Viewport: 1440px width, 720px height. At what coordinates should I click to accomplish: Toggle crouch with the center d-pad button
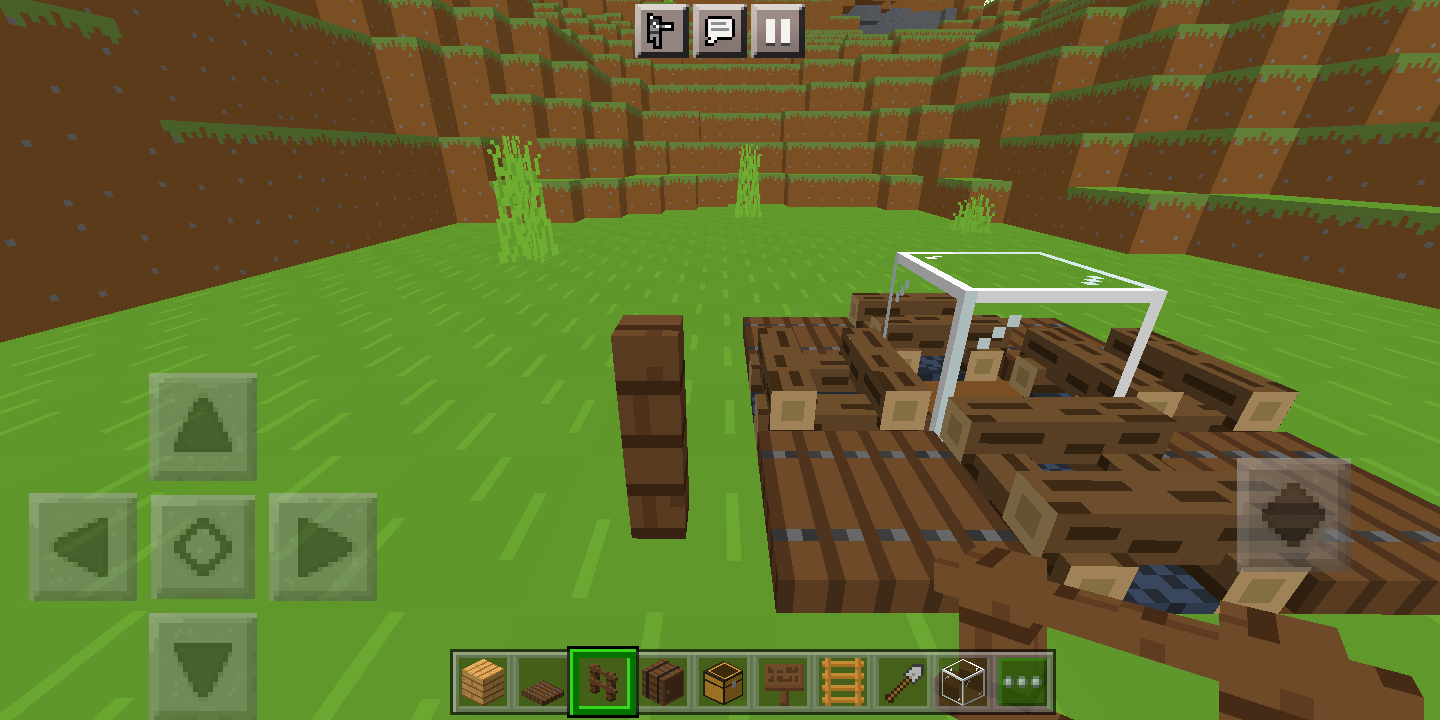(202, 549)
